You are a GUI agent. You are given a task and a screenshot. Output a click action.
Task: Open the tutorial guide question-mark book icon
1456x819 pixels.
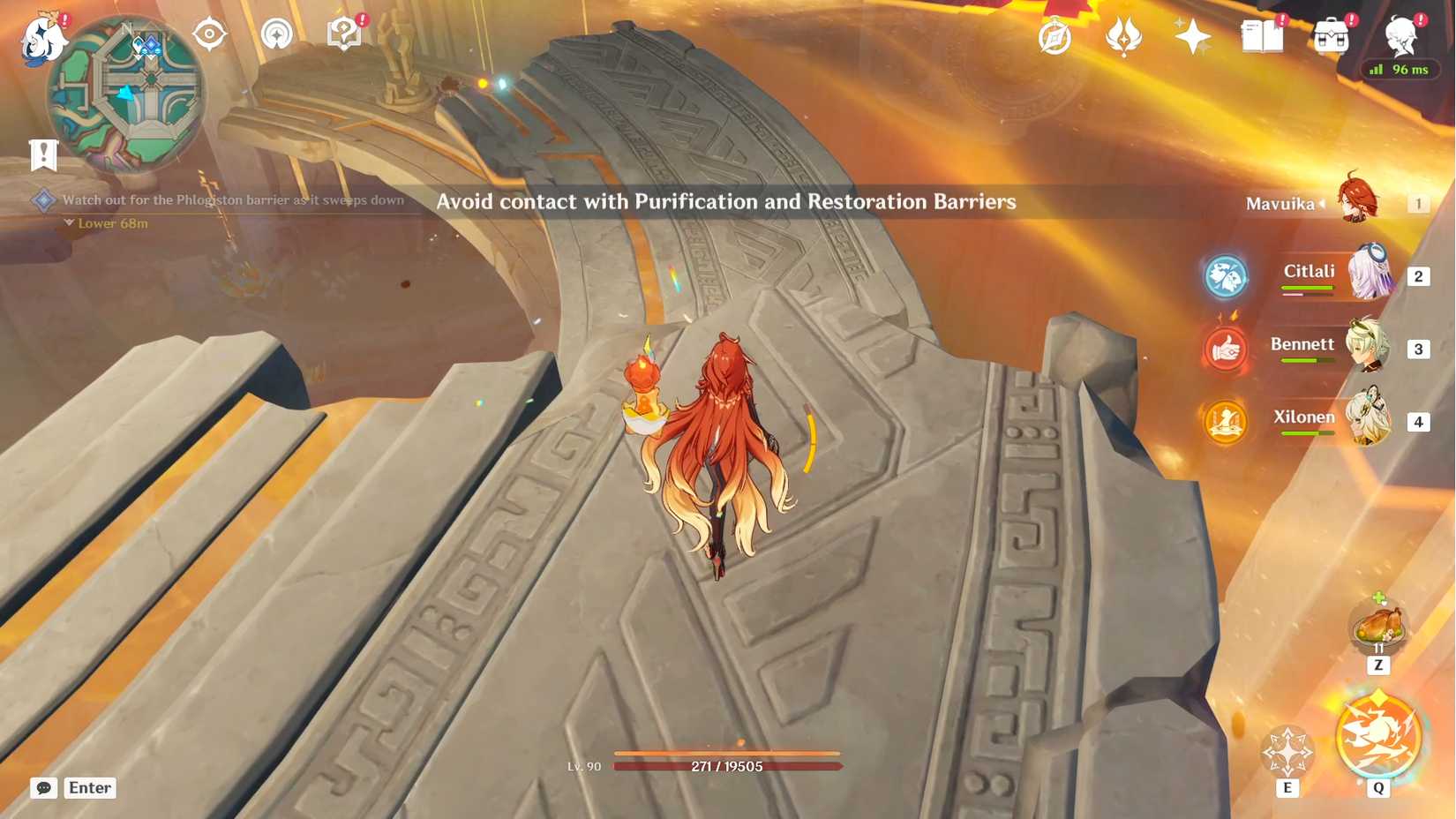pos(342,32)
